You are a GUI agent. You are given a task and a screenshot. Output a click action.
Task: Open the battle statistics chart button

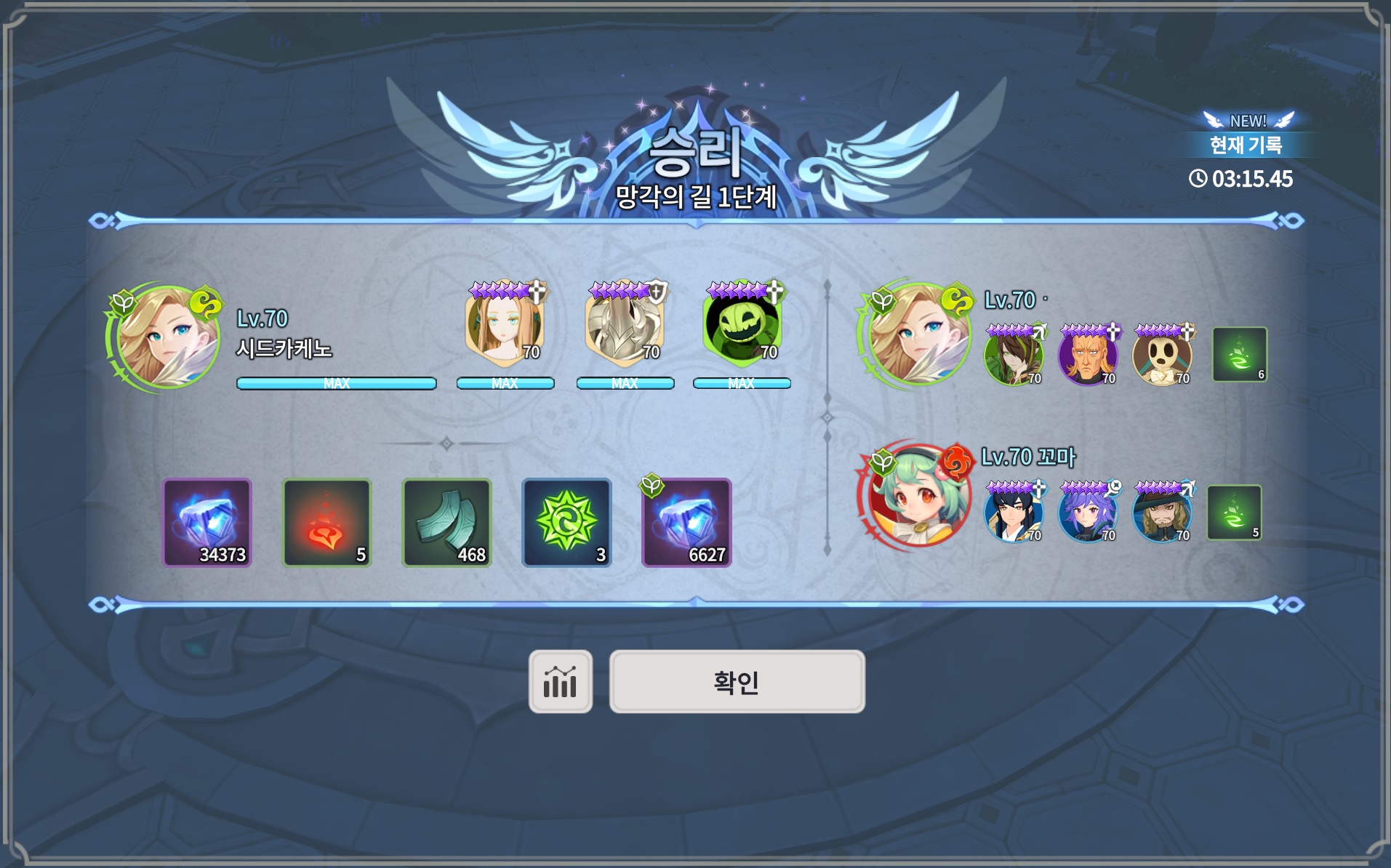click(x=560, y=682)
